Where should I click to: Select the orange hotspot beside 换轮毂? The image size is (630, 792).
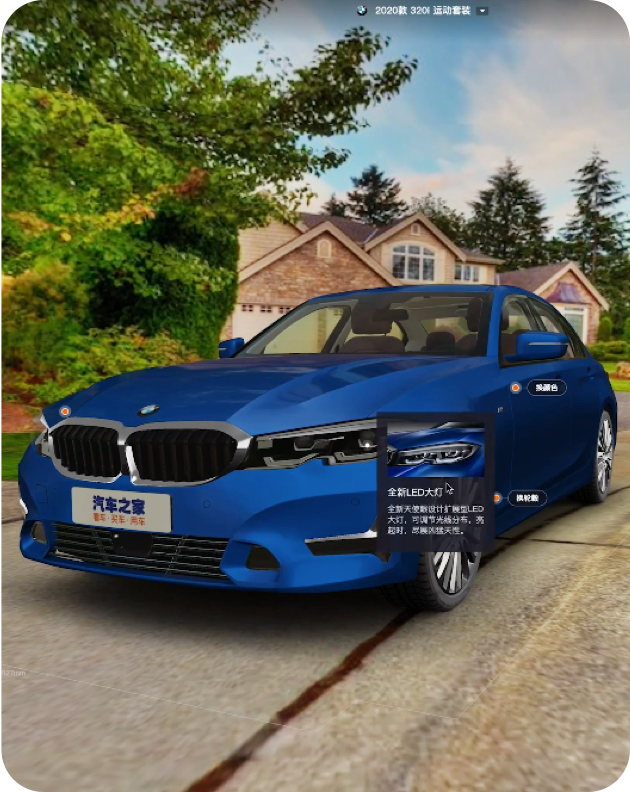497,498
